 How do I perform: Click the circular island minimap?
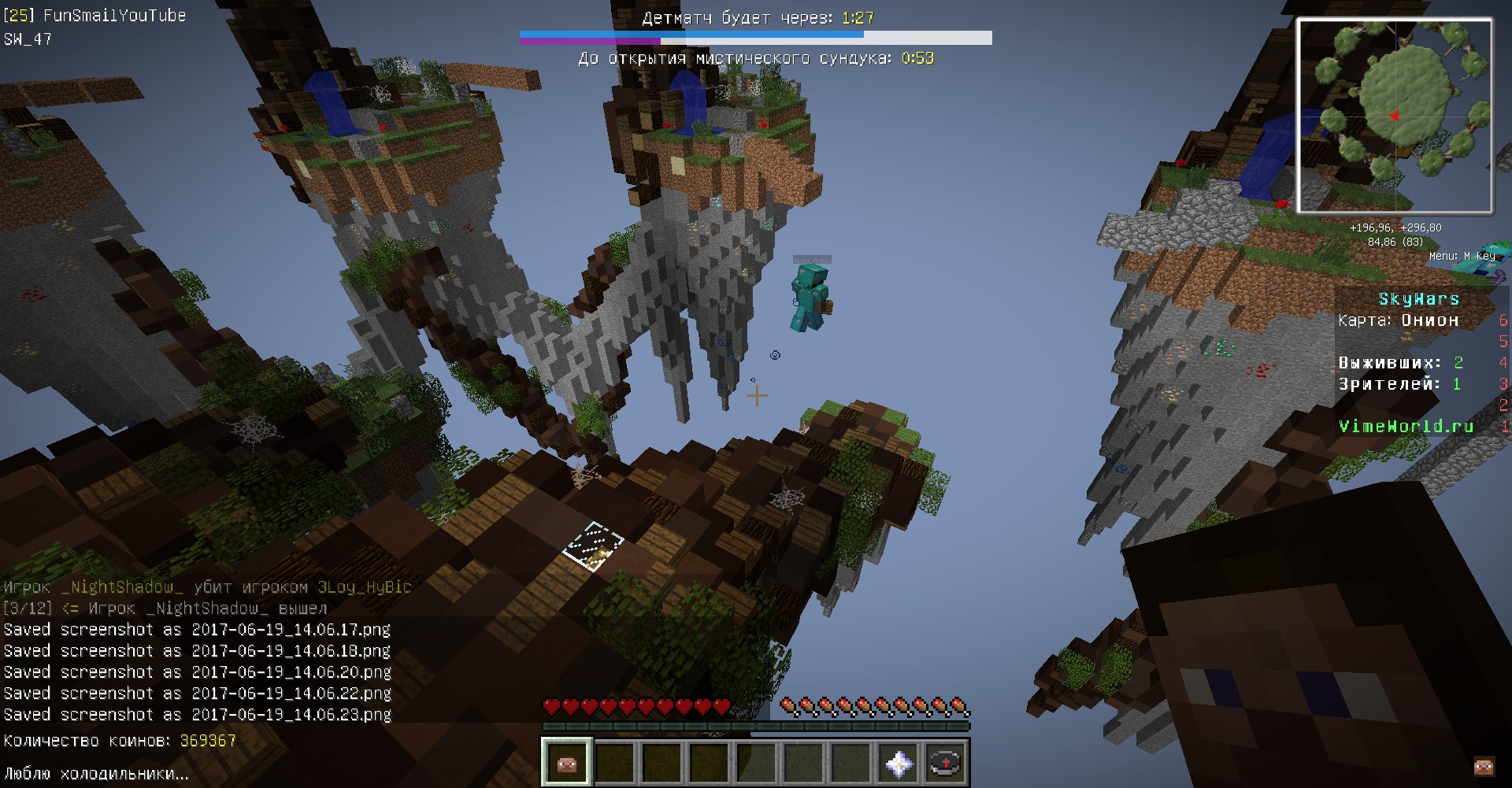1394,116
